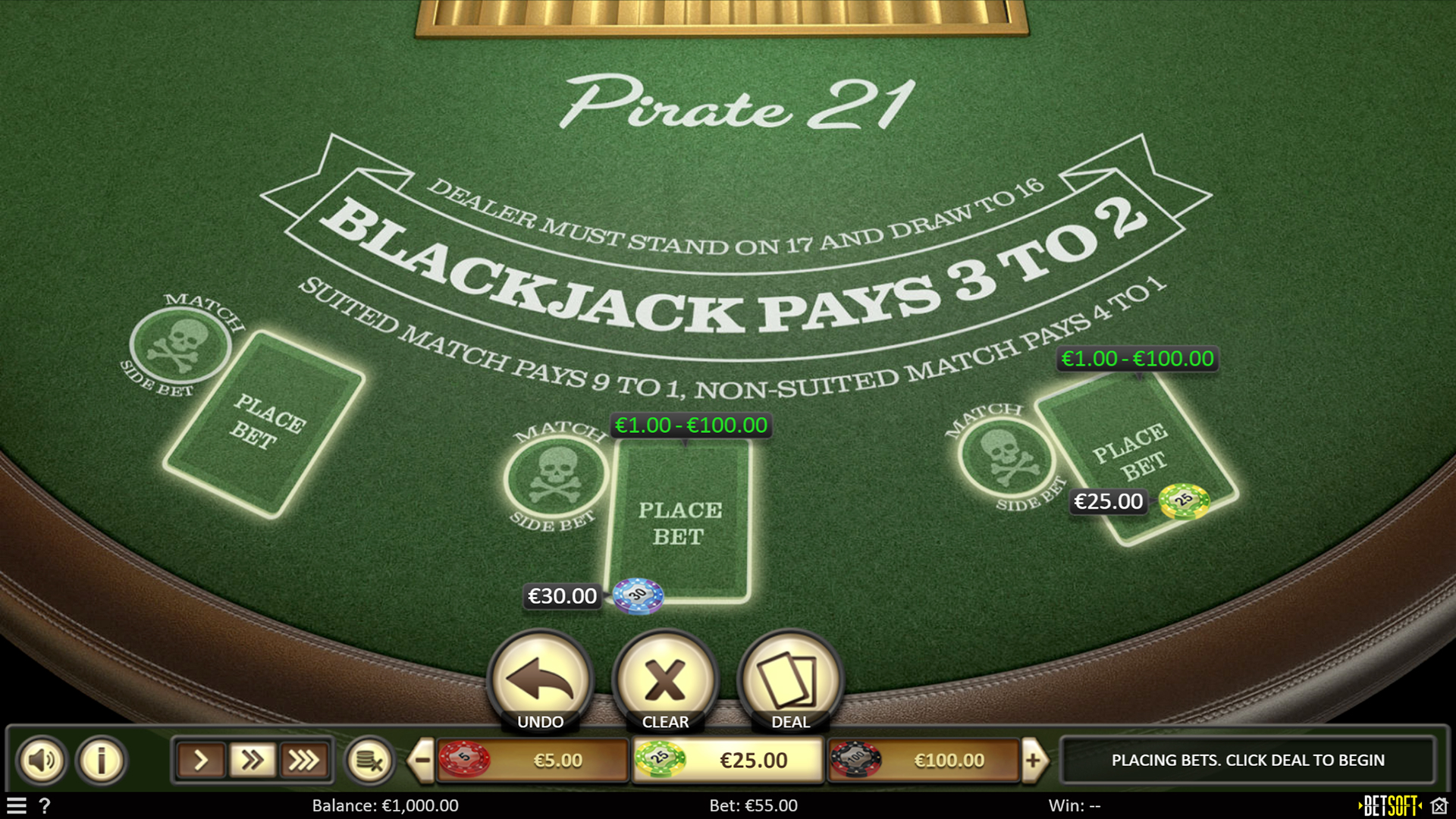The width and height of the screenshot is (1456, 819).
Task: Open help via the question mark icon
Action: point(47,806)
